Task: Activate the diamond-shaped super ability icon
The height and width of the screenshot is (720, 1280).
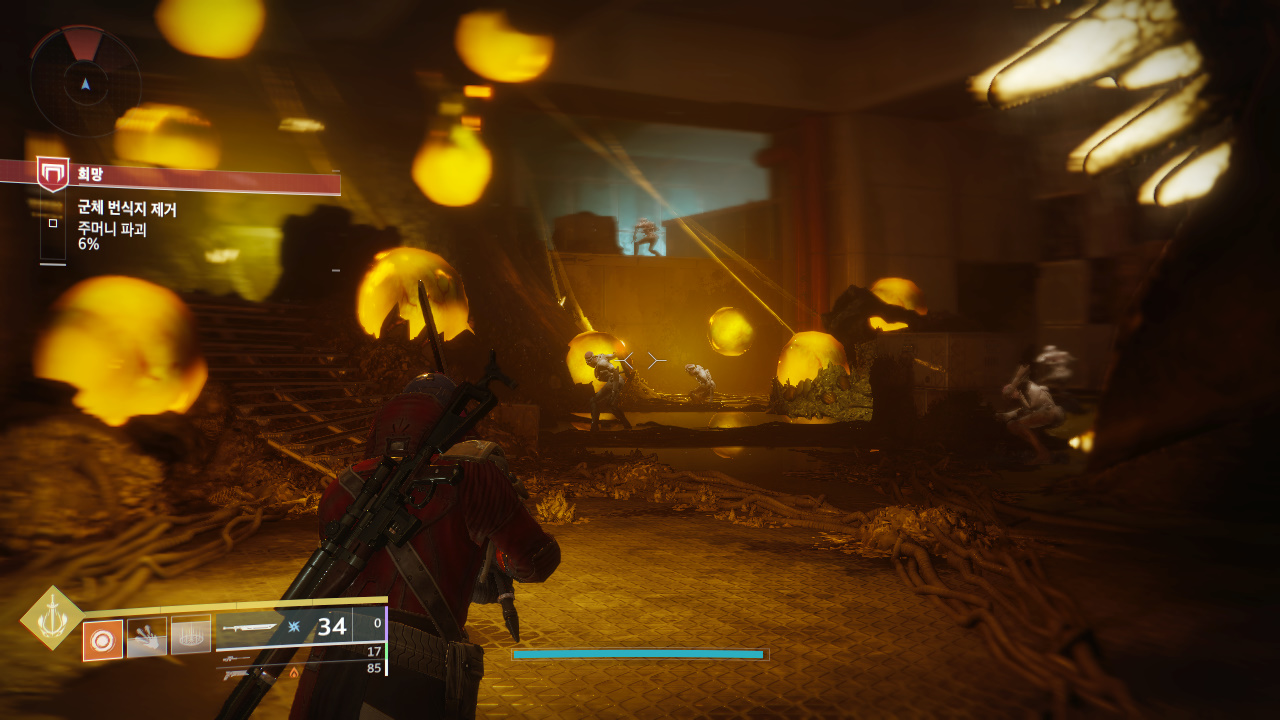Action: coord(52,618)
